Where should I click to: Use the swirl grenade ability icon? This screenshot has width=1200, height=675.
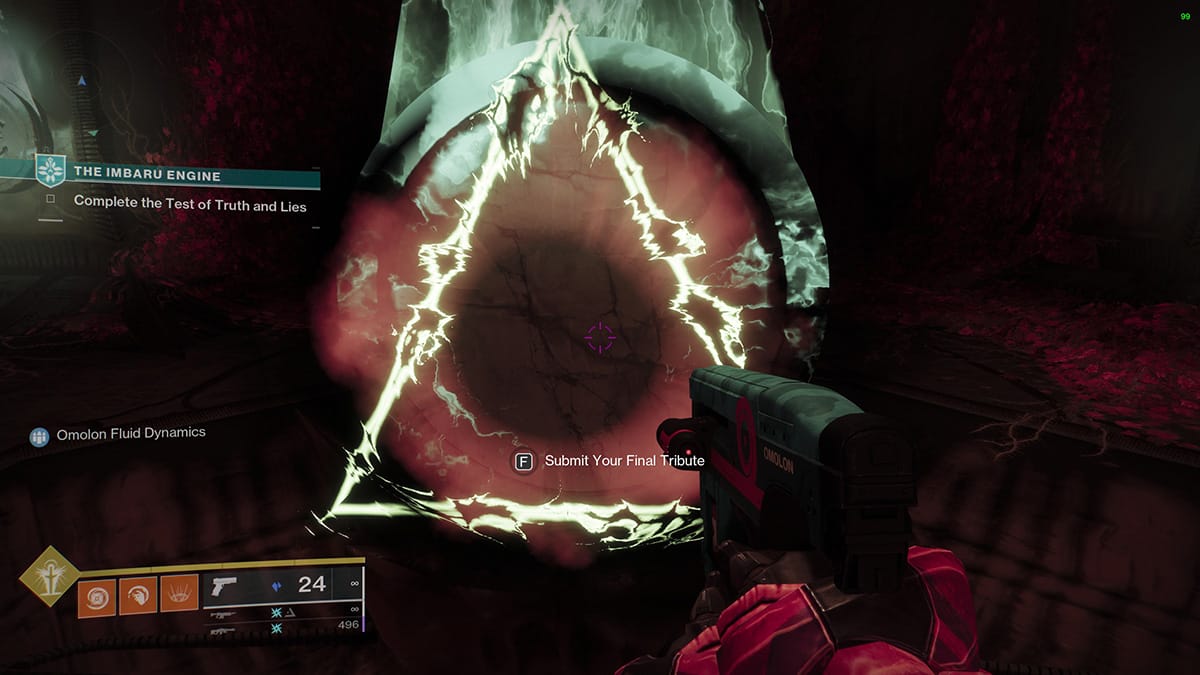point(97,596)
